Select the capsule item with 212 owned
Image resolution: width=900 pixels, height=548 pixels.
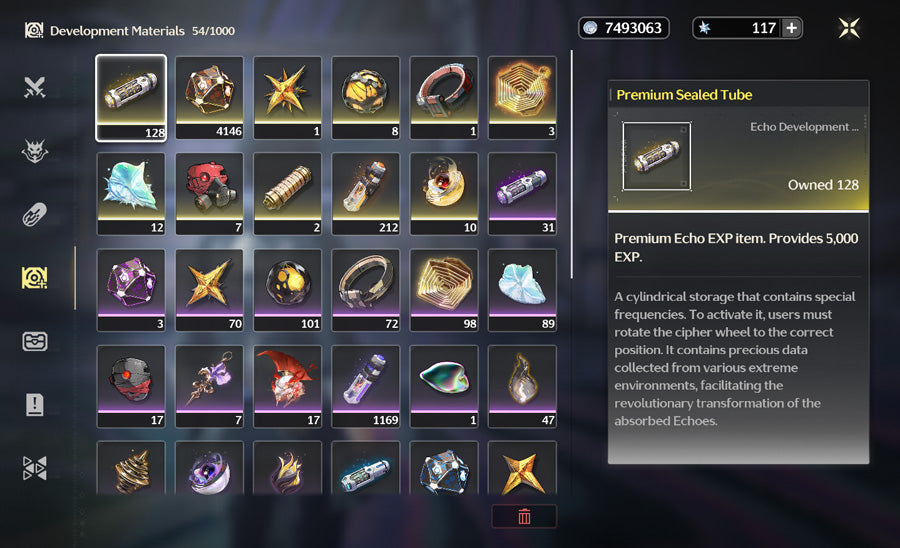point(366,193)
